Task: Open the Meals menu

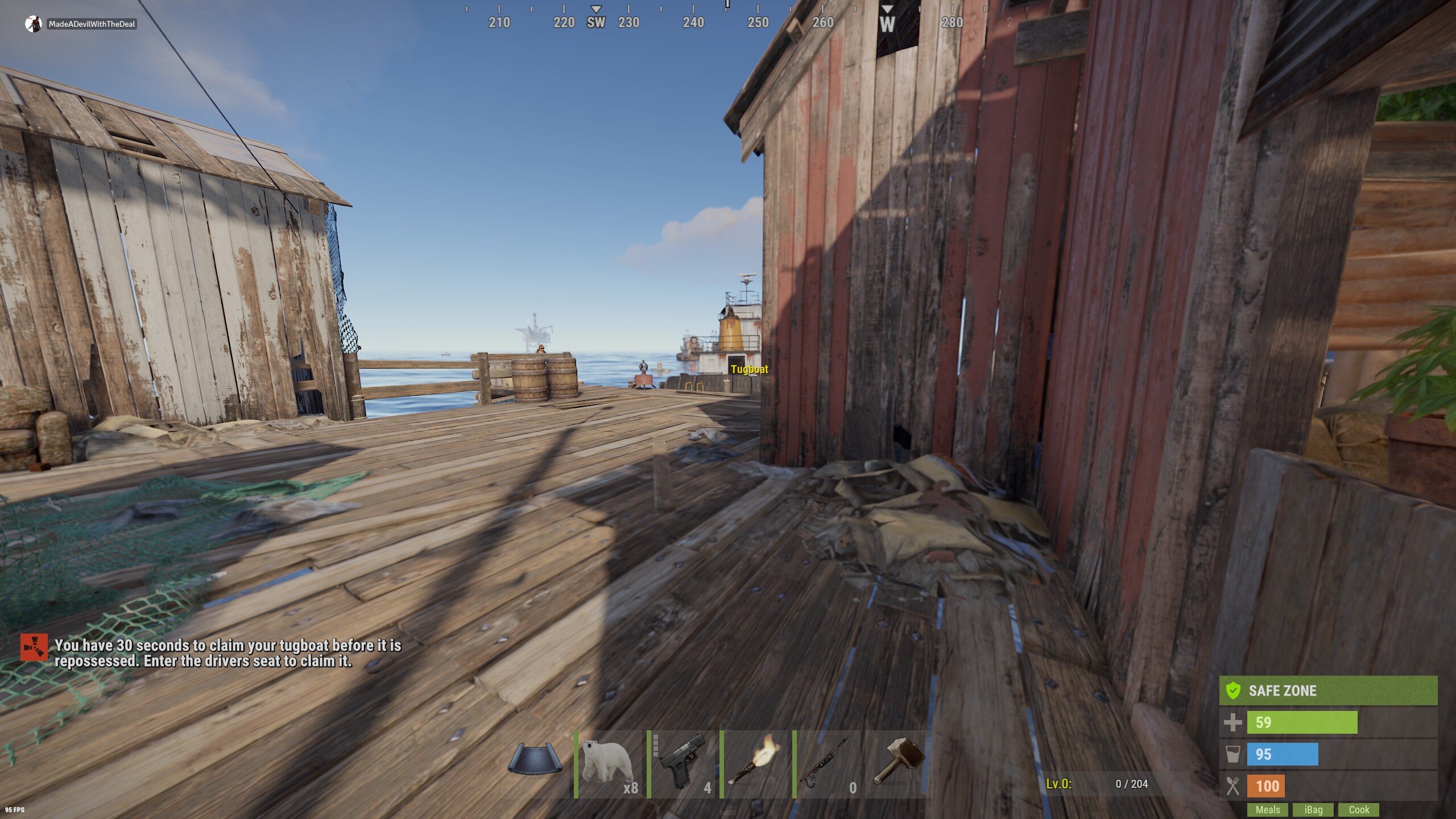Action: (1268, 809)
